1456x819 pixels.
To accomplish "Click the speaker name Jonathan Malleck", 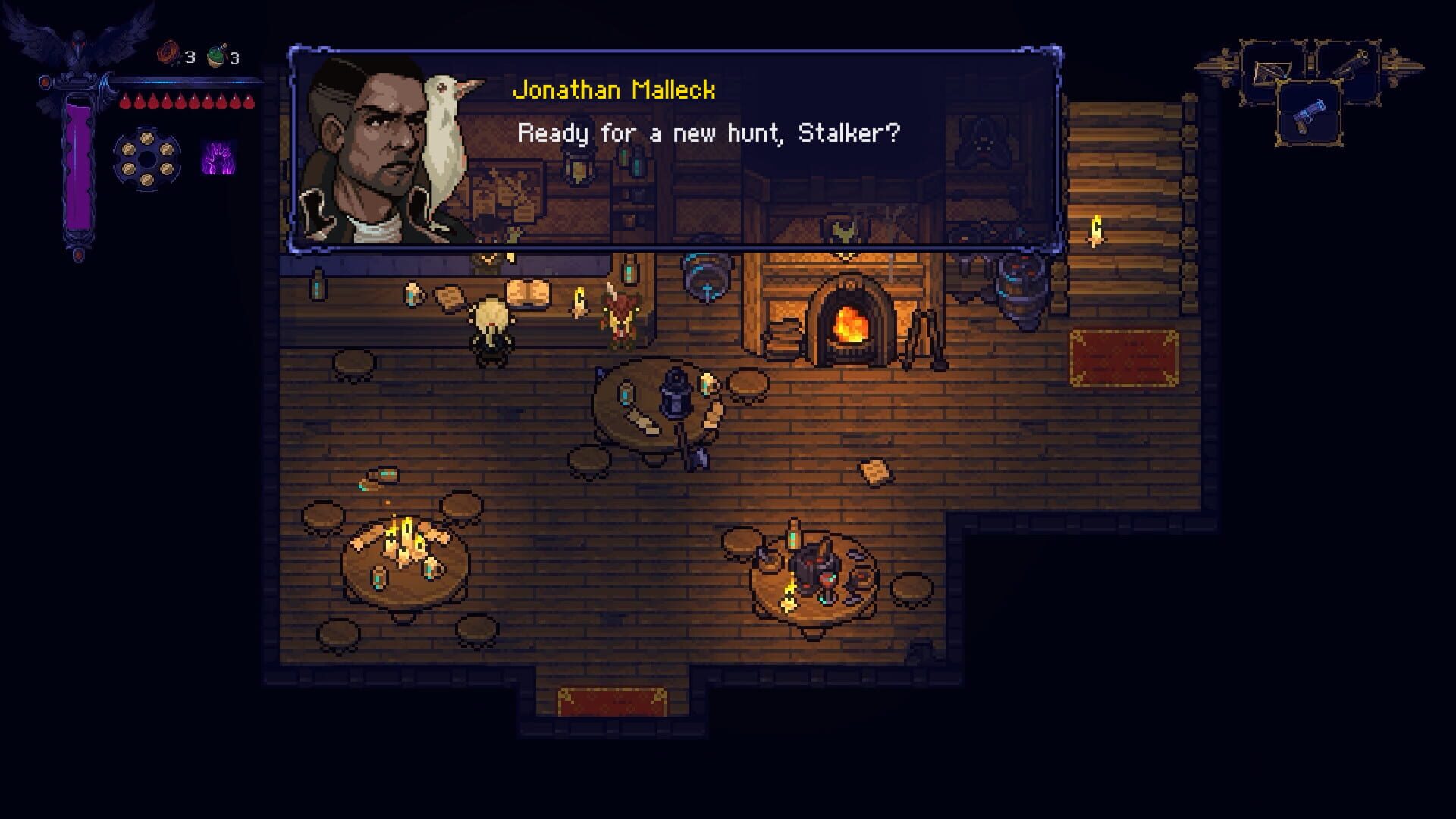I will [x=614, y=91].
